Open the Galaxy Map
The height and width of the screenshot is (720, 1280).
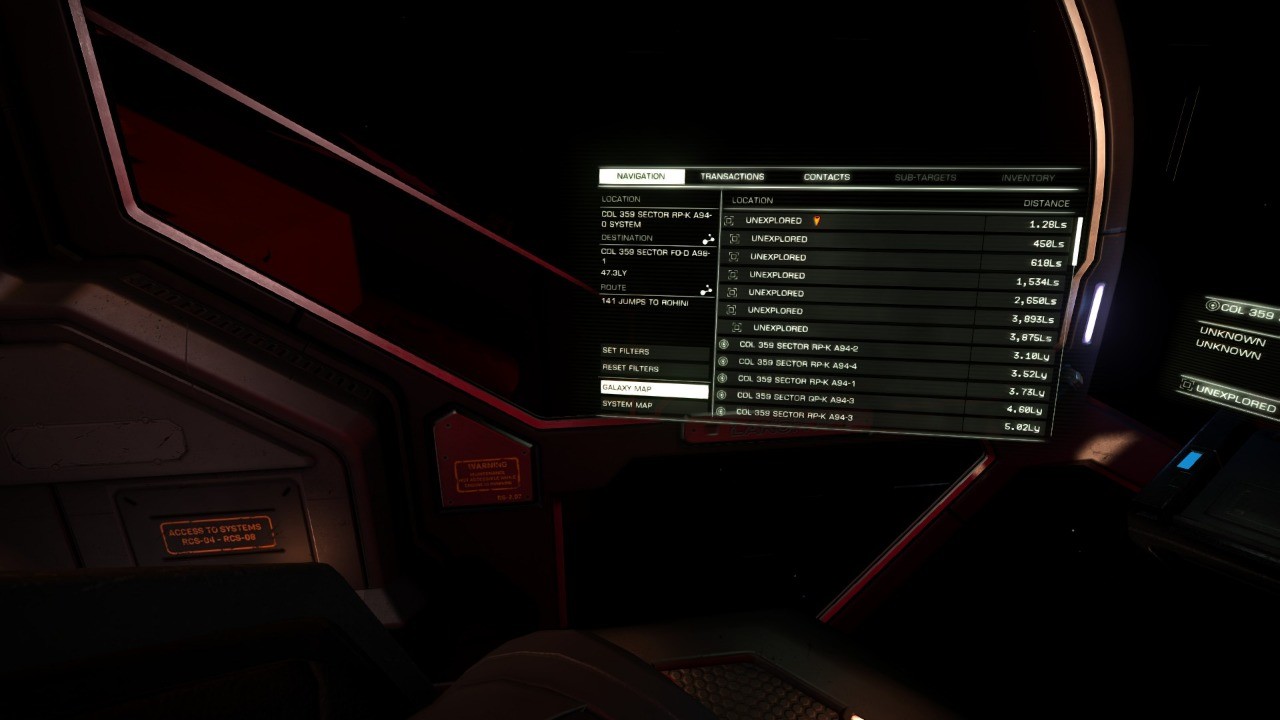654,388
